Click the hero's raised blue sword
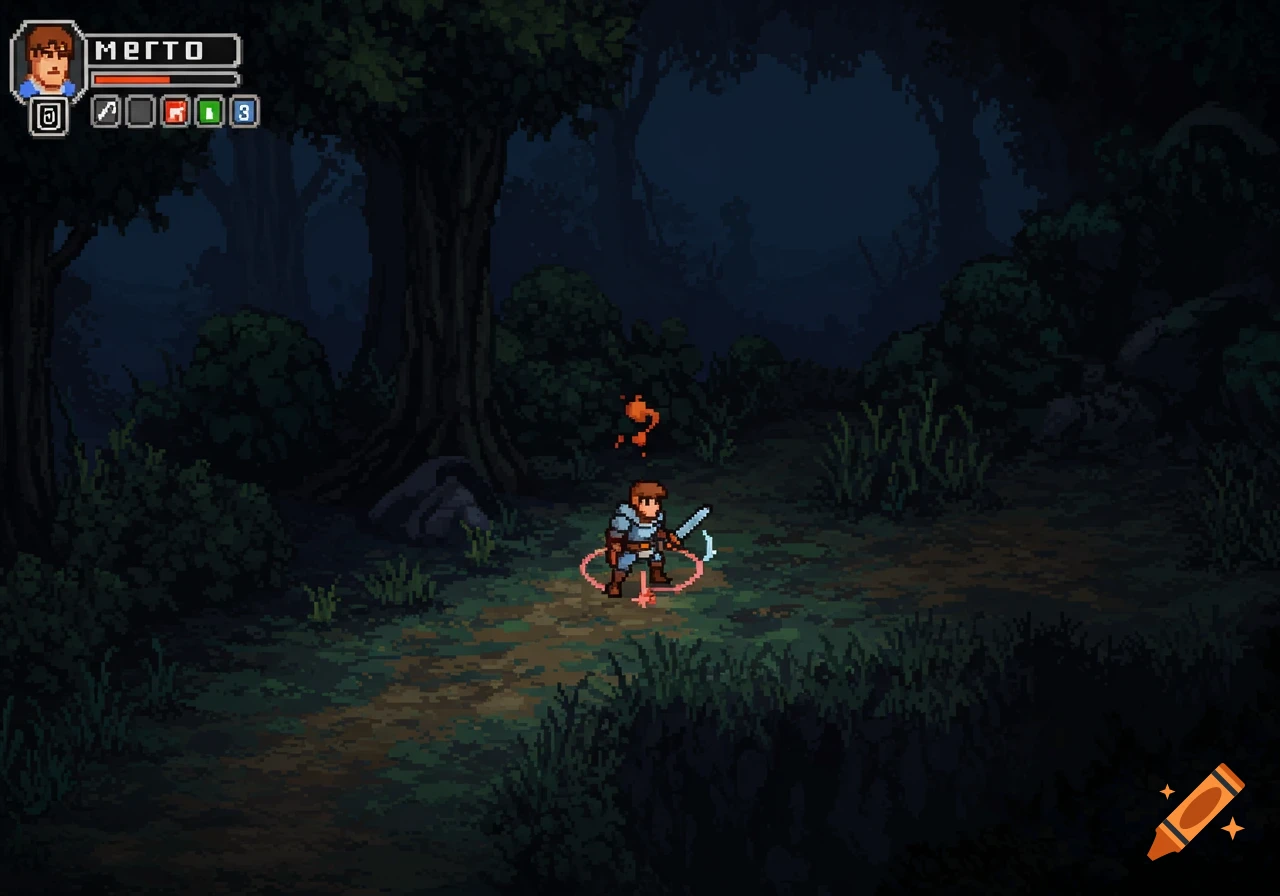Viewport: 1280px width, 896px height. pos(693,520)
